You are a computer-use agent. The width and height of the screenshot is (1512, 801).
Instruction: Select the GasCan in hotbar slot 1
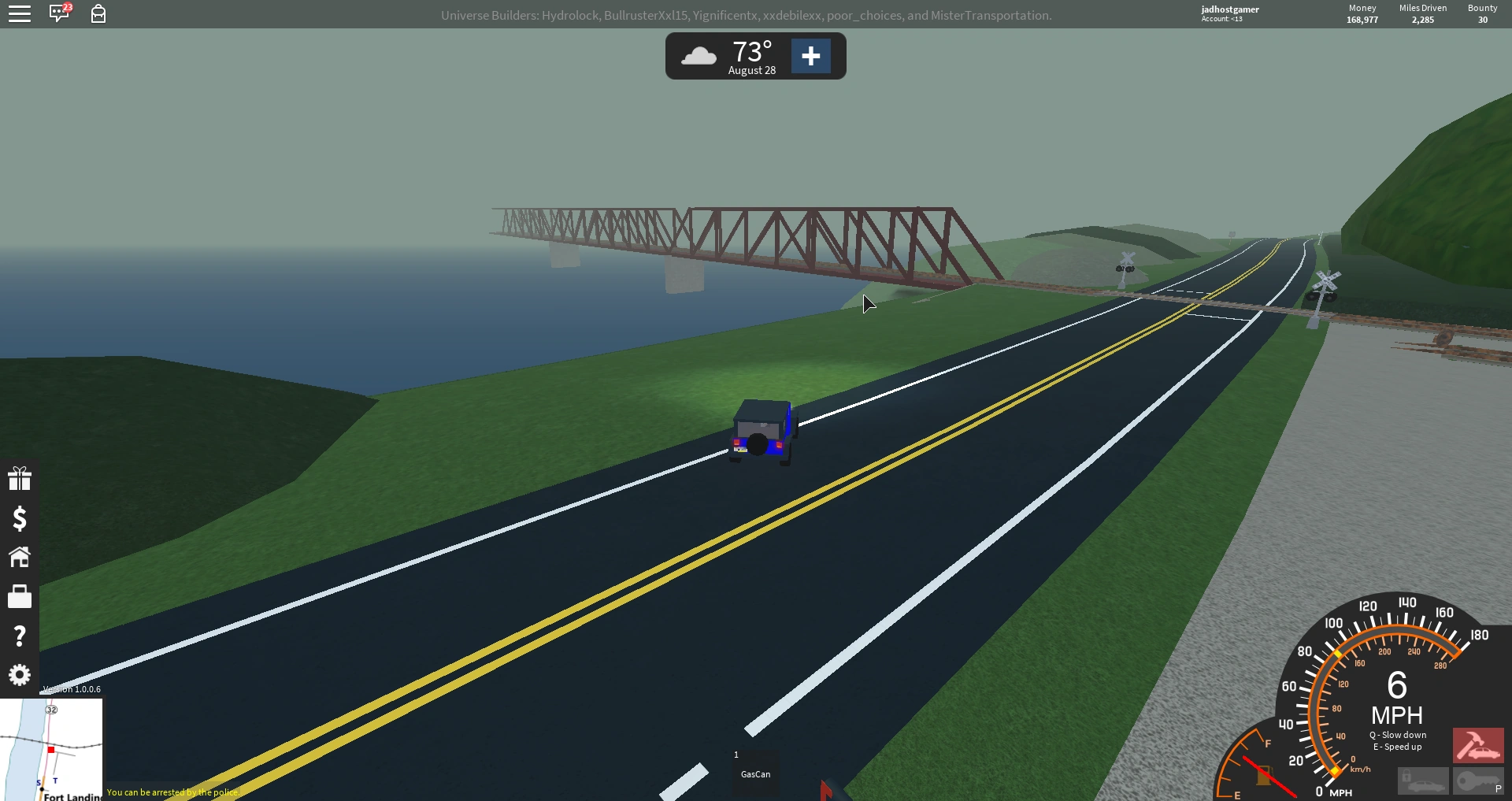coord(754,774)
